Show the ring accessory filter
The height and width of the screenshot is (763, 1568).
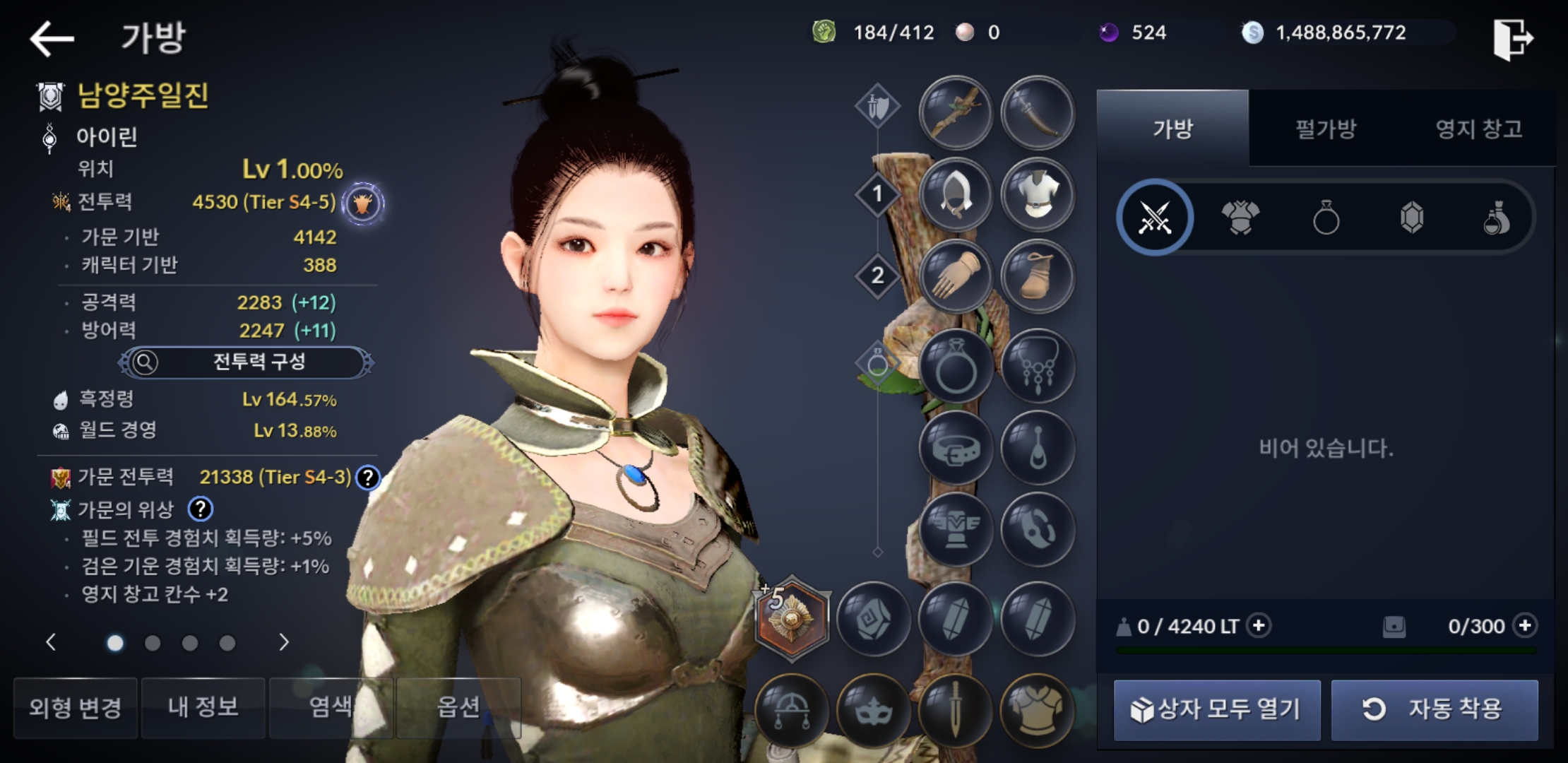tap(1326, 218)
